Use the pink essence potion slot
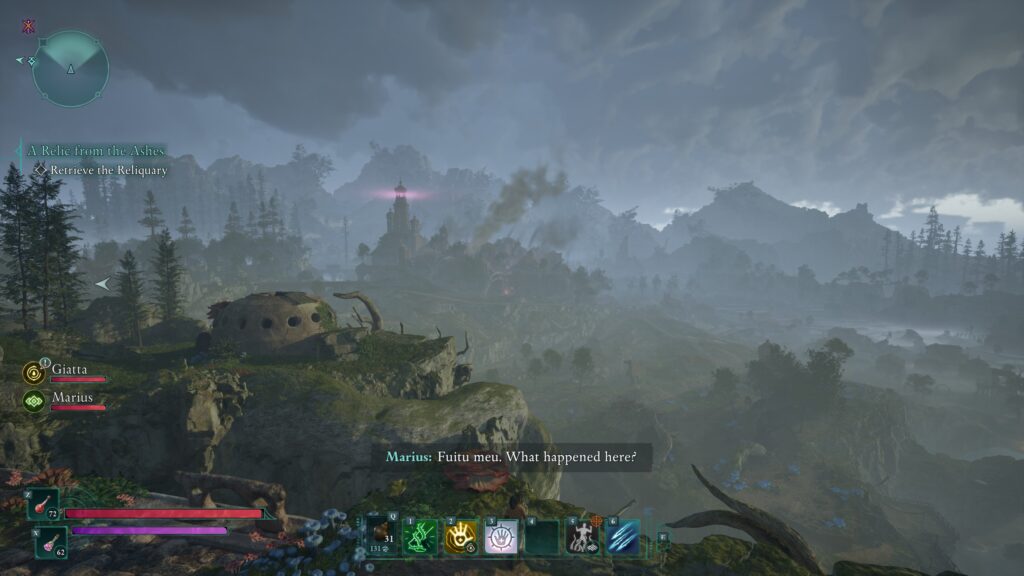The height and width of the screenshot is (576, 1024). [51, 541]
